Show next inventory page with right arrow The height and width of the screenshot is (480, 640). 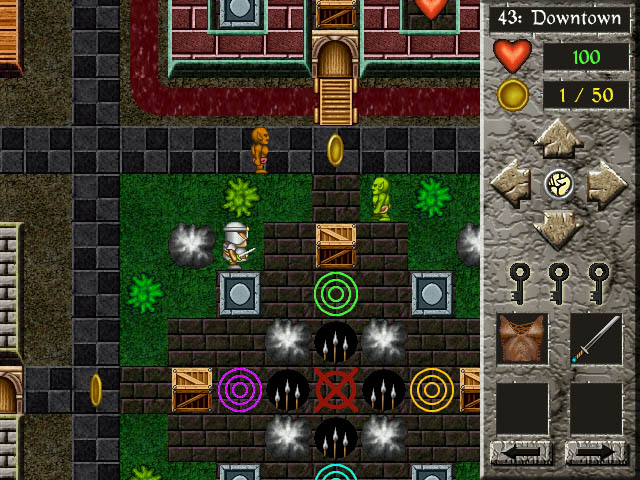click(596, 453)
